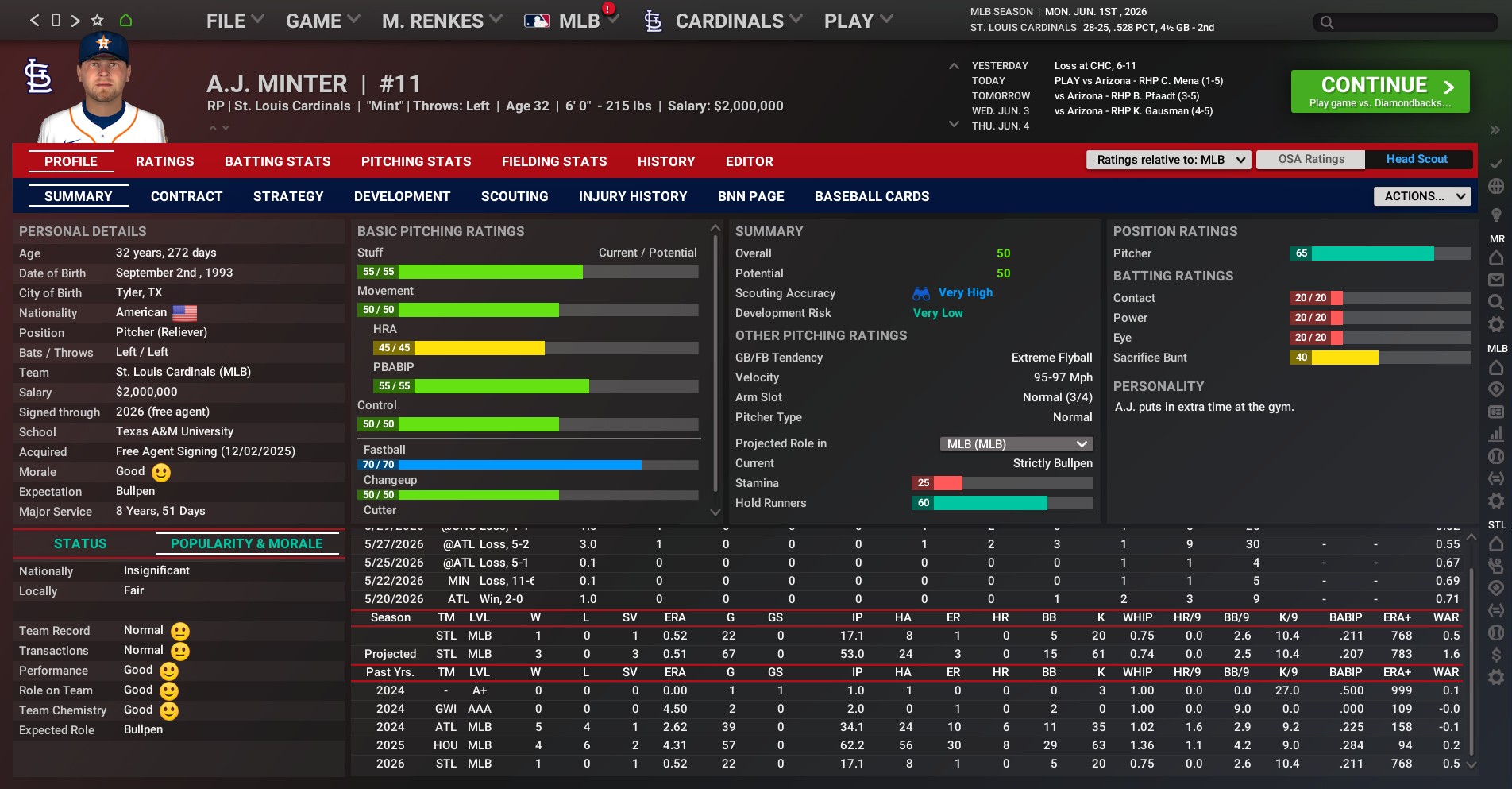Image resolution: width=1512 pixels, height=789 pixels.
Task: Show the CONTRACT sub-tab
Action: (x=187, y=196)
